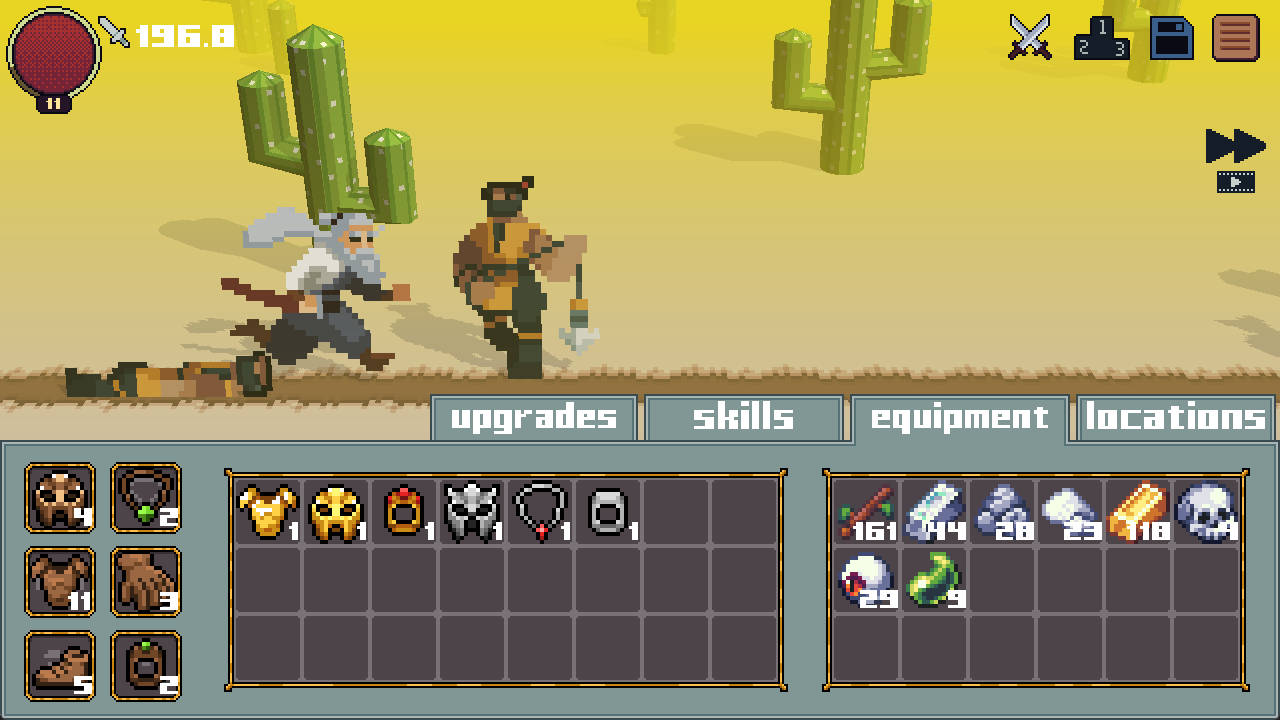
Task: Switch to the upgrades tab
Action: (x=534, y=417)
